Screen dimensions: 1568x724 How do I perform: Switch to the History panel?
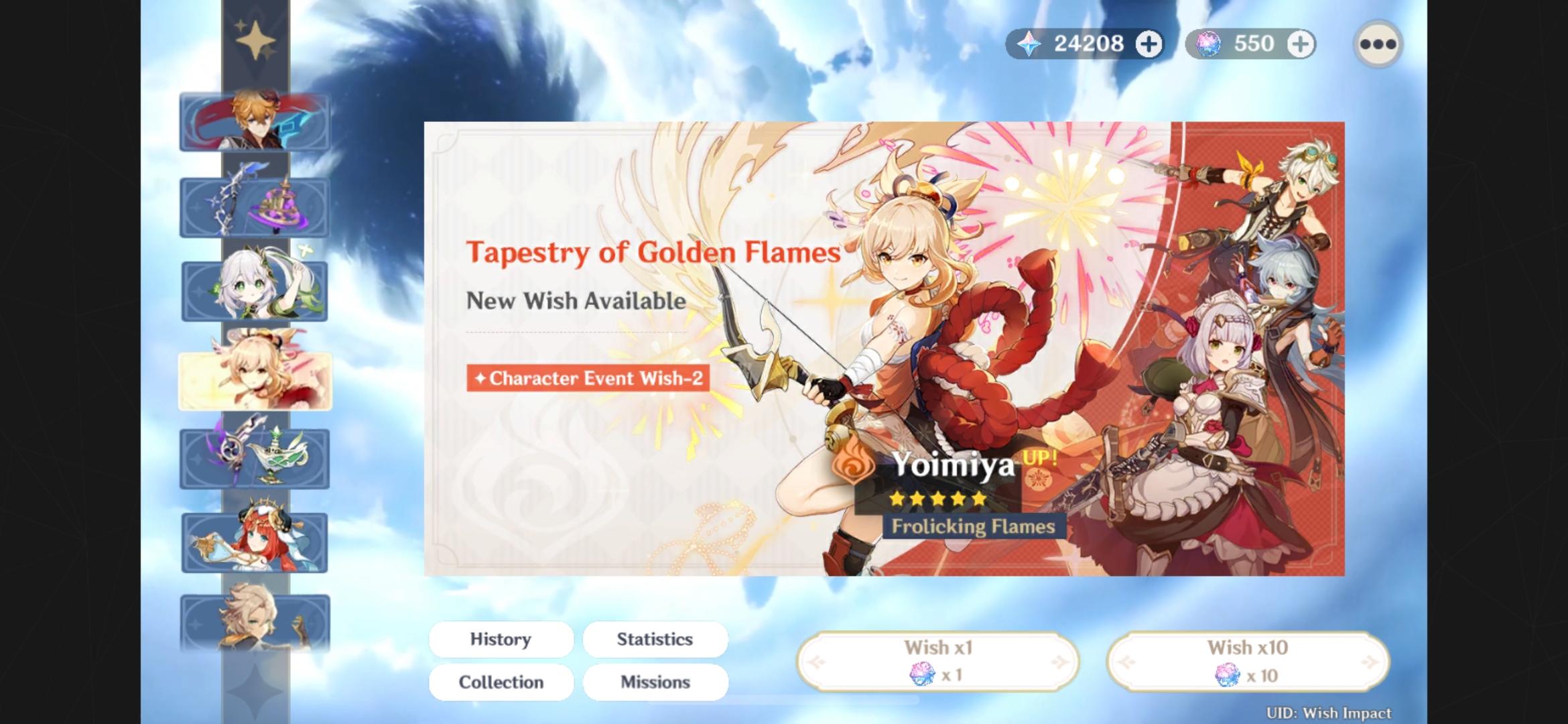point(500,639)
